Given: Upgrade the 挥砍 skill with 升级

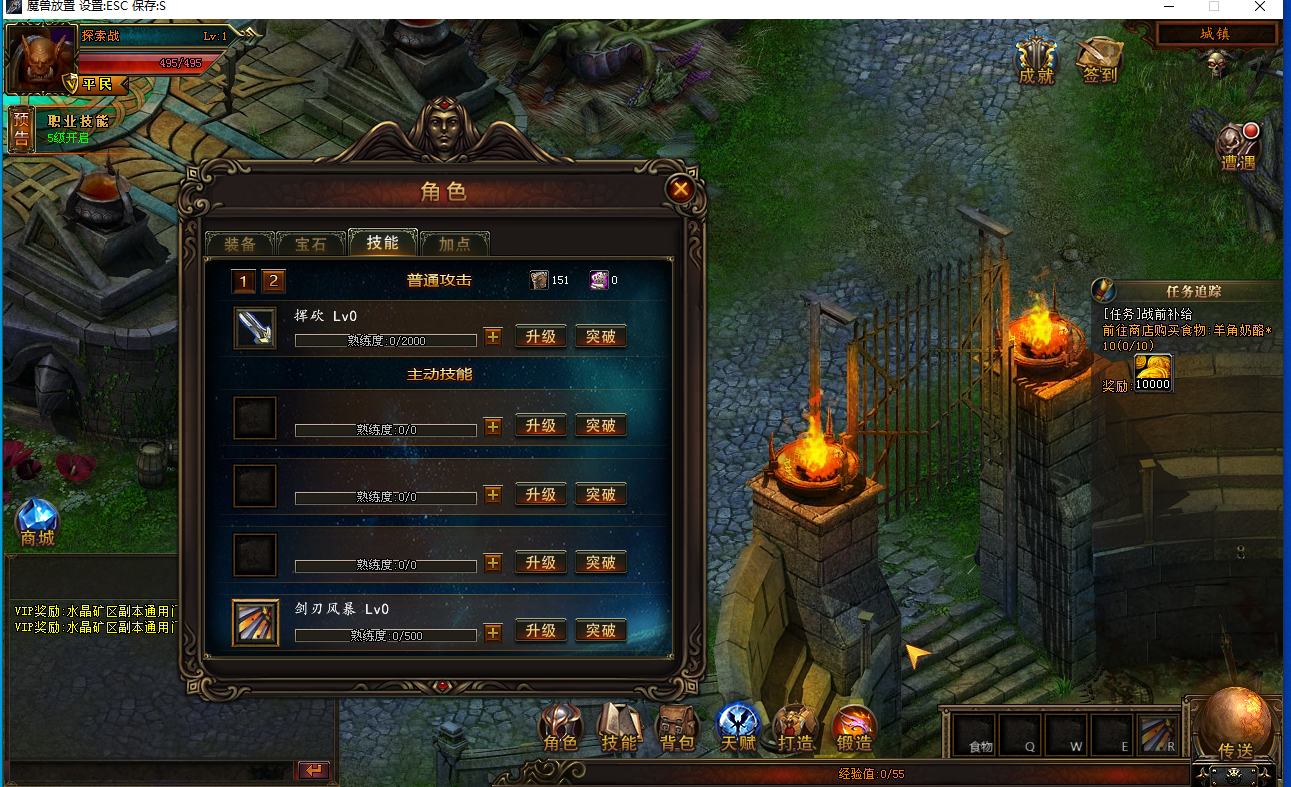Looking at the screenshot, I should point(541,336).
